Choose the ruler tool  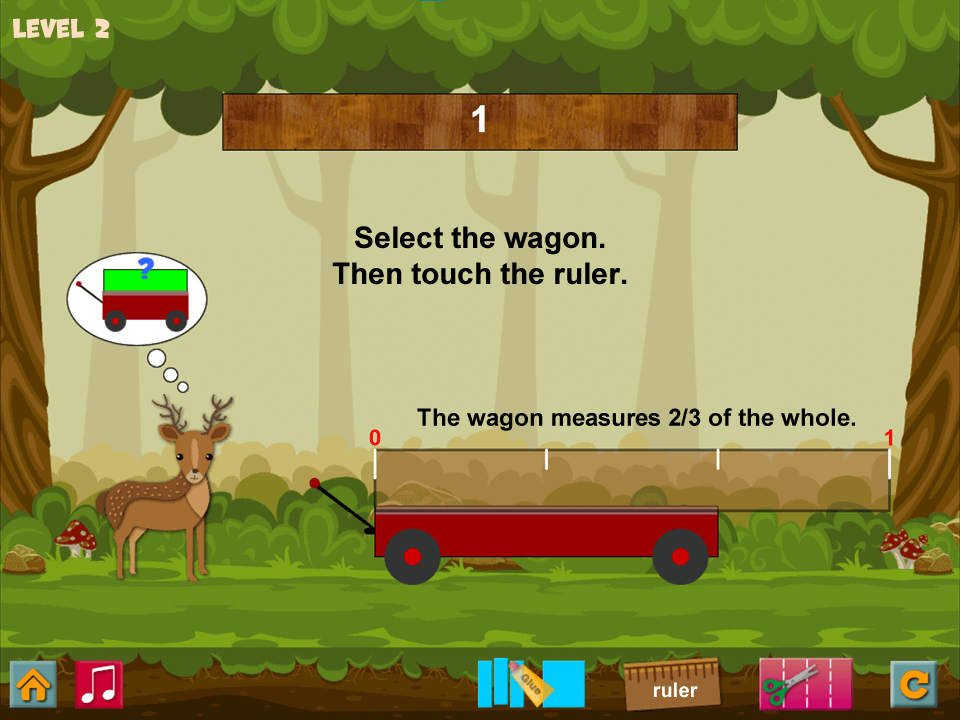point(673,684)
